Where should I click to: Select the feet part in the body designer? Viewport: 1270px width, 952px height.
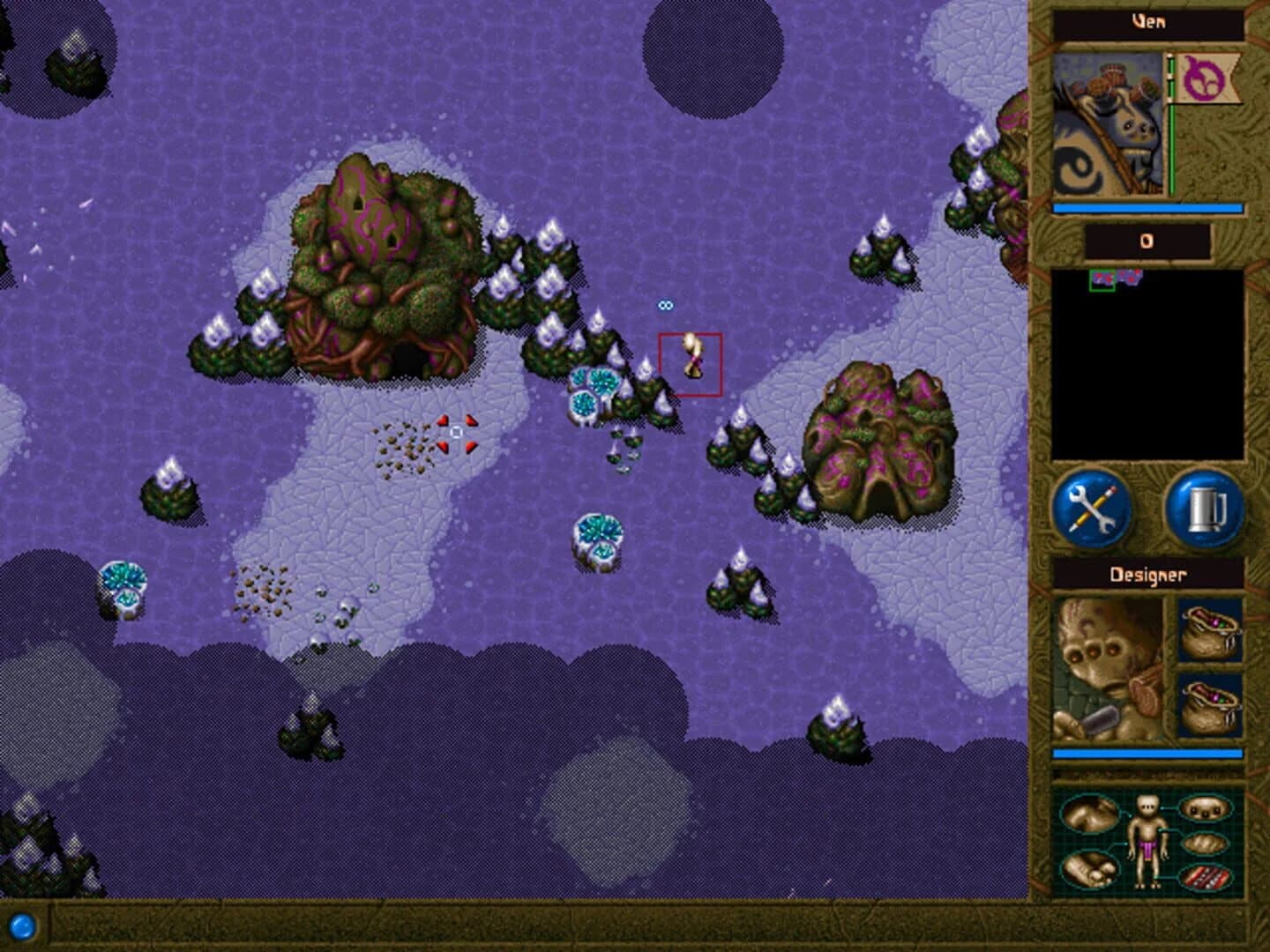tap(1091, 872)
